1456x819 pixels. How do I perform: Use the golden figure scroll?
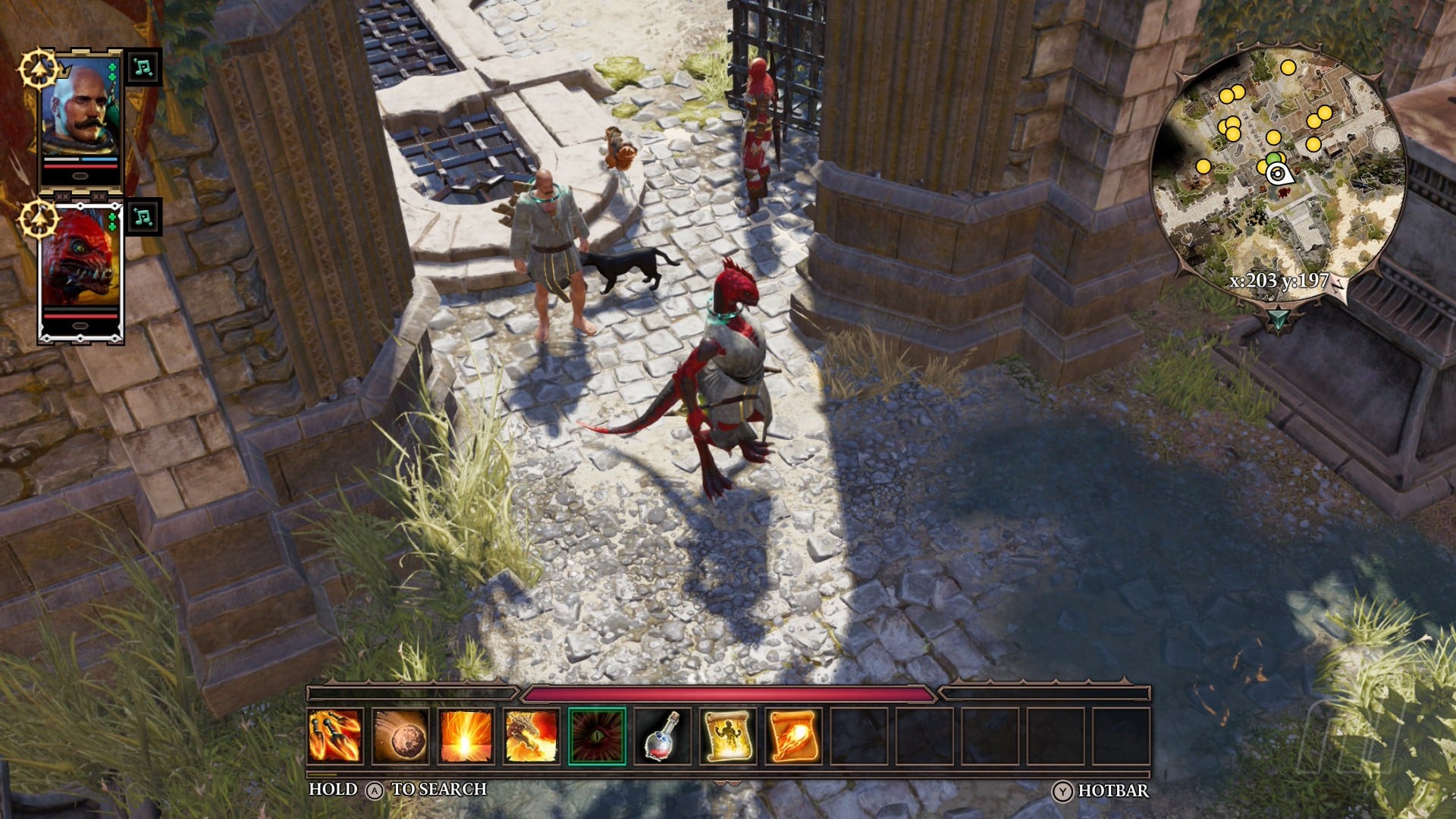[727, 736]
